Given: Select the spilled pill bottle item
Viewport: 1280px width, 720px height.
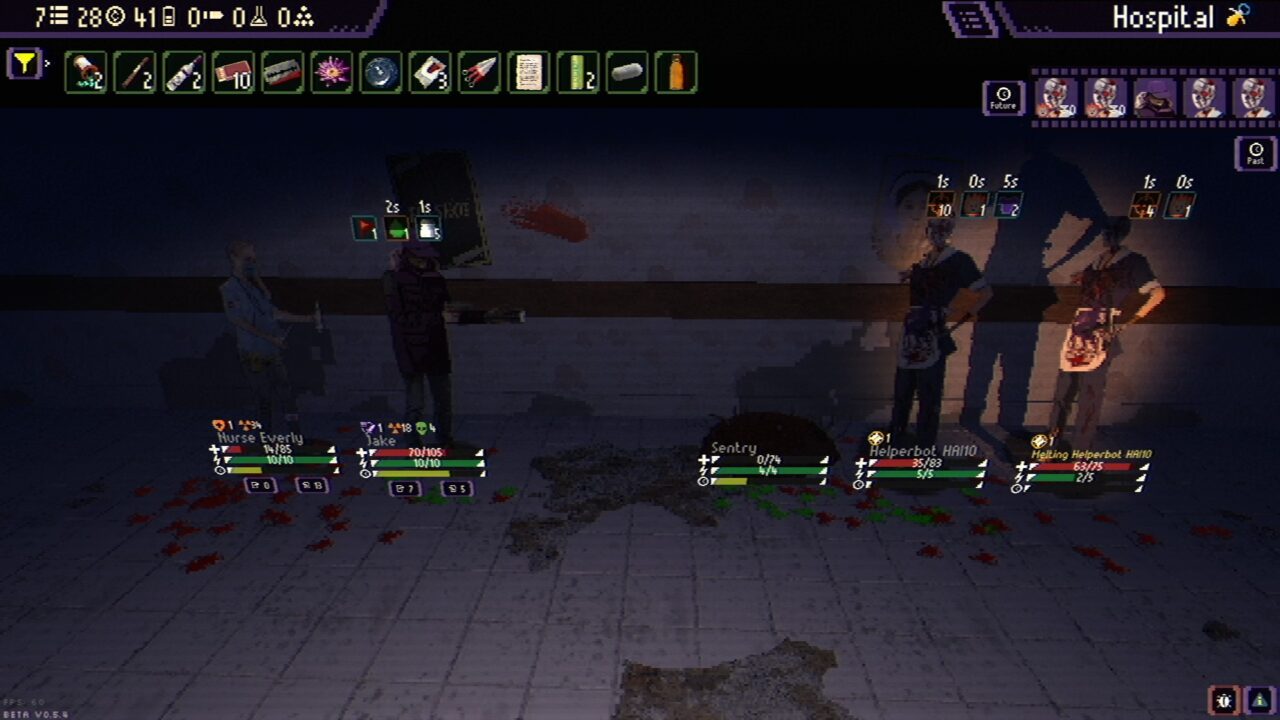Looking at the screenshot, I should 86,73.
